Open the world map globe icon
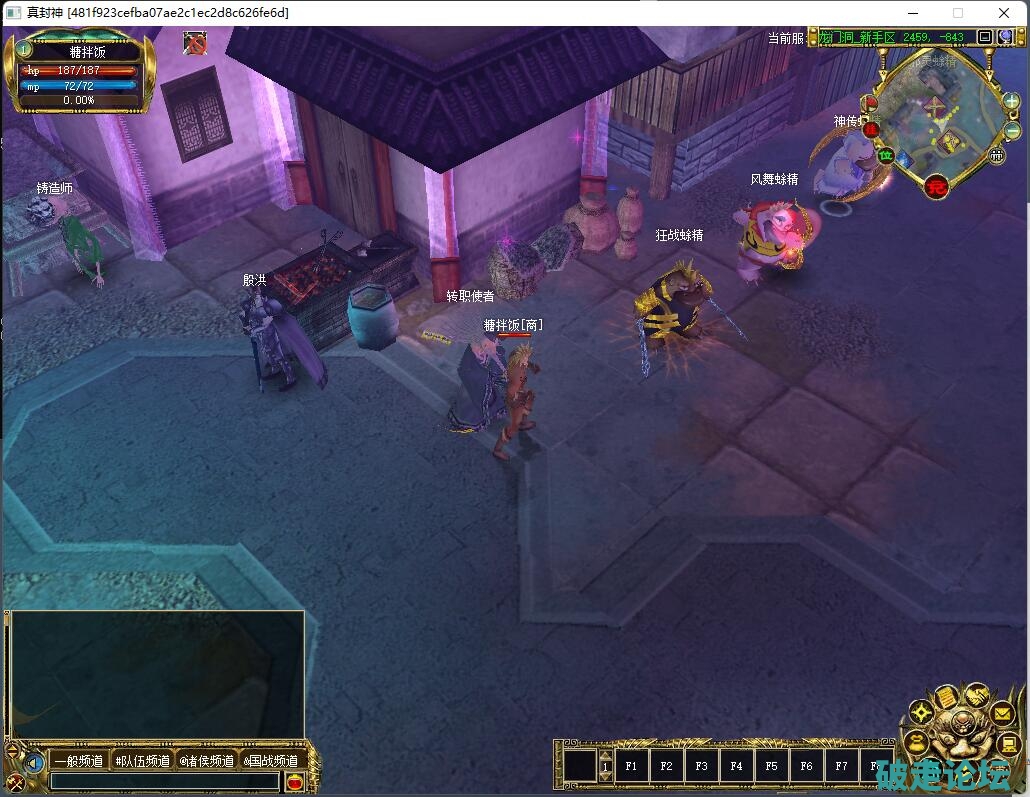The image size is (1030, 797). (1005, 37)
